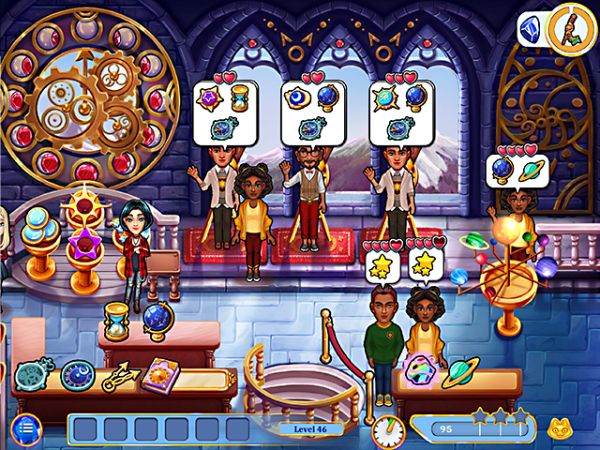The height and width of the screenshot is (450, 600).
Task: Grab the golden scissors on the counter
Action: [120, 376]
